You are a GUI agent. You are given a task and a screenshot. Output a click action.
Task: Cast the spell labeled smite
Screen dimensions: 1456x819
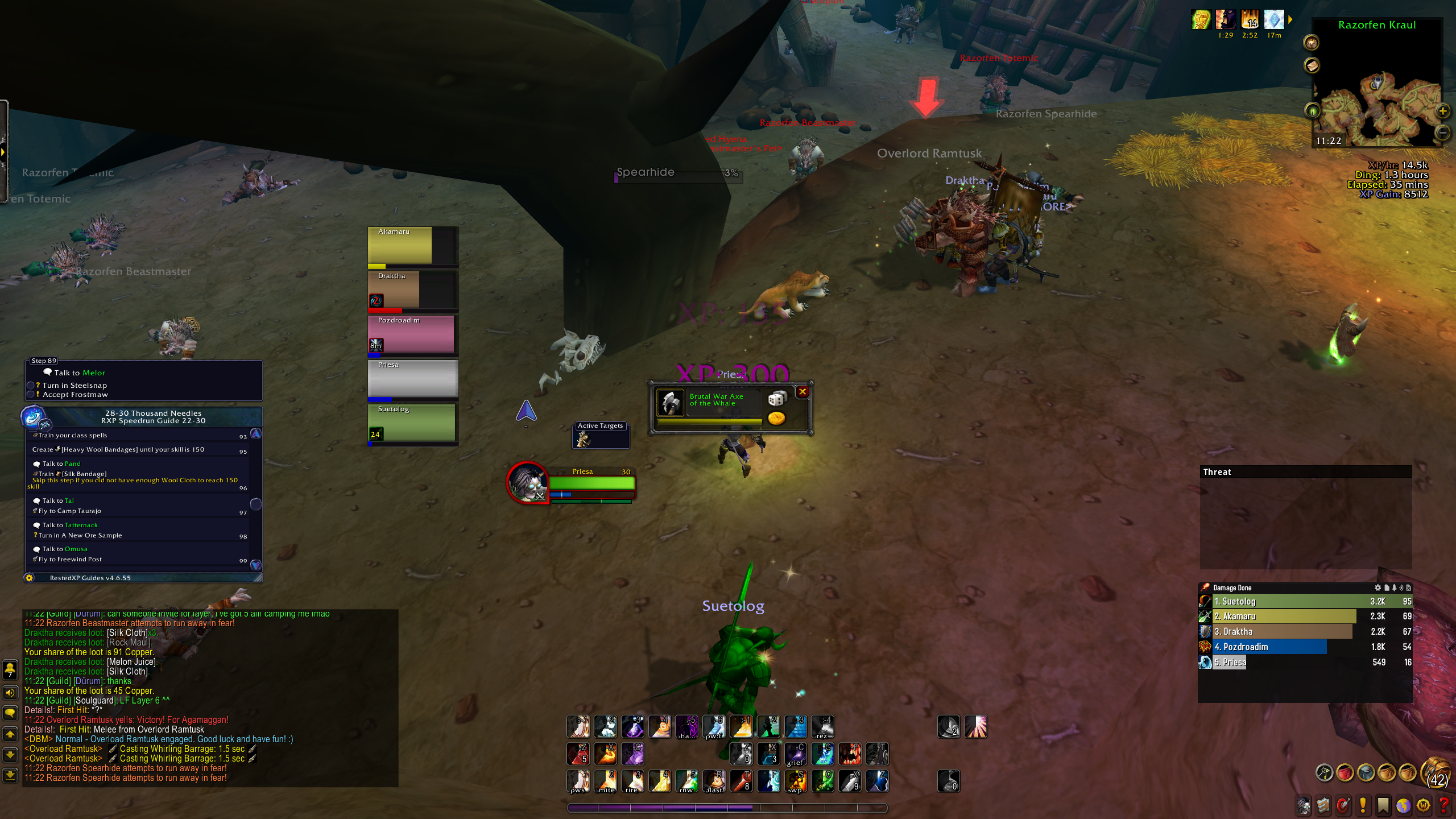tap(605, 781)
